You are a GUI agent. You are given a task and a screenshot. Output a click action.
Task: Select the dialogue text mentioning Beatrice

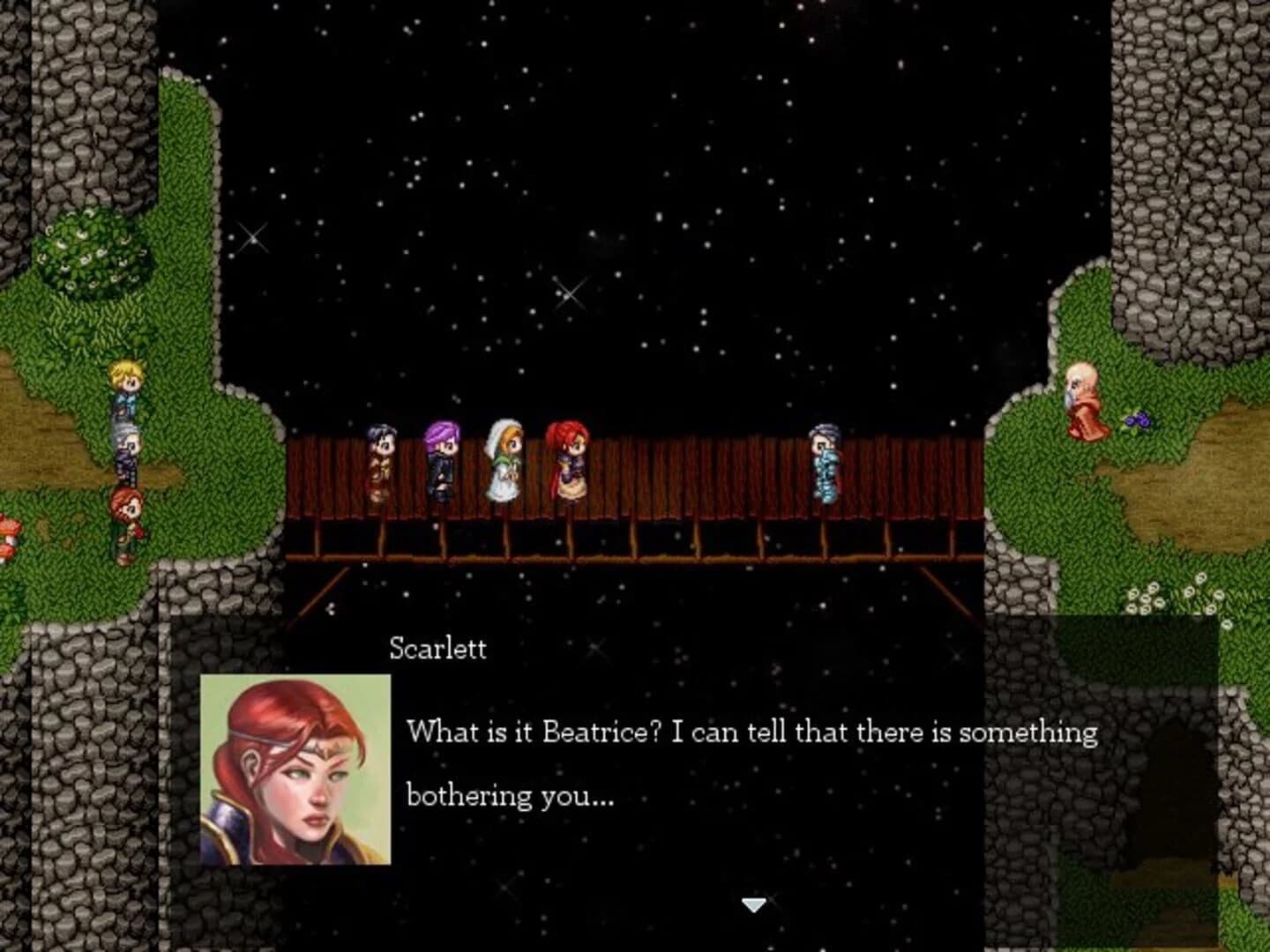[x=750, y=732]
